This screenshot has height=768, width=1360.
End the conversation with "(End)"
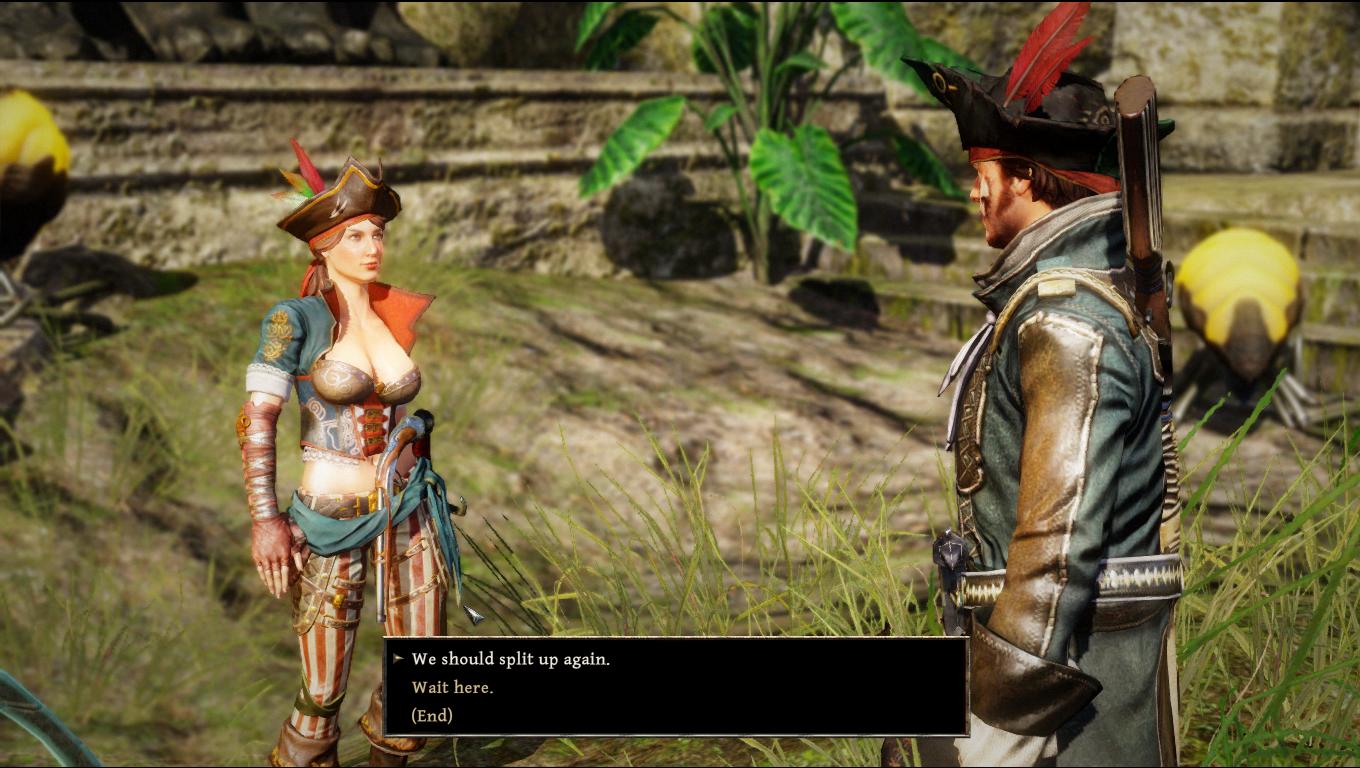click(432, 715)
